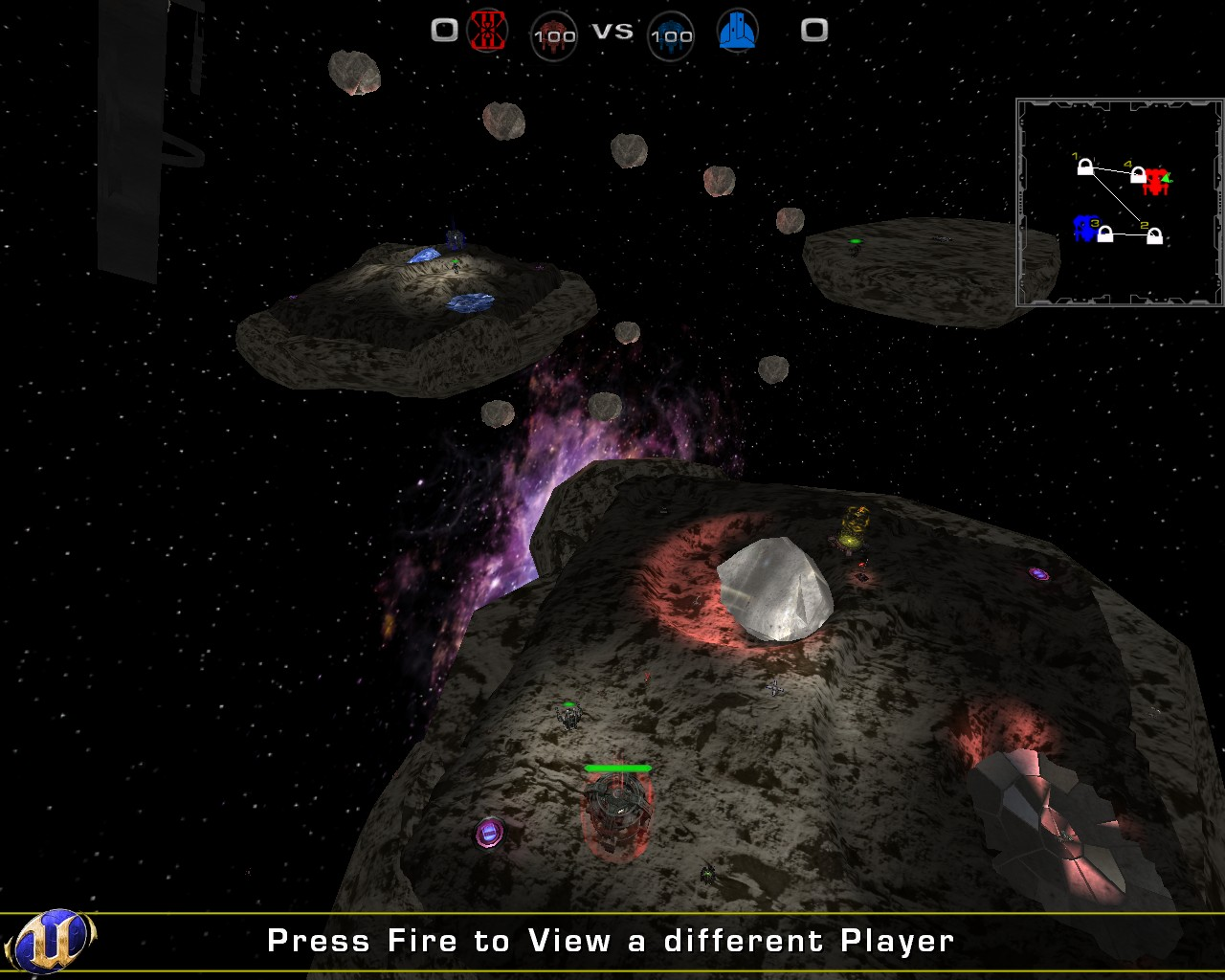Click the purple teleporter pad on the lower asteroid
The image size is (1225, 980).
click(490, 835)
